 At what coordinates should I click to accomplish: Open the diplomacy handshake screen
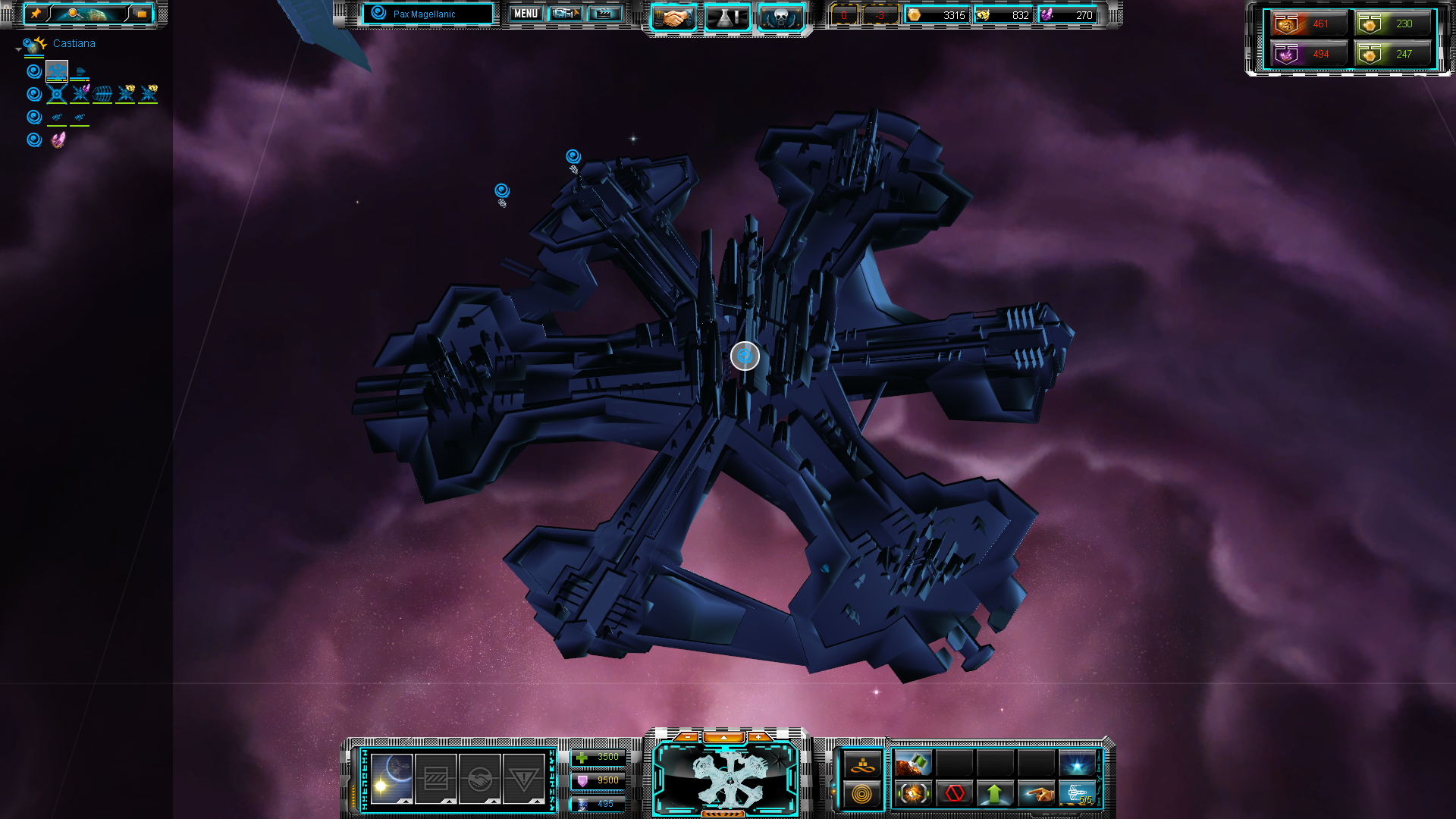(x=673, y=17)
